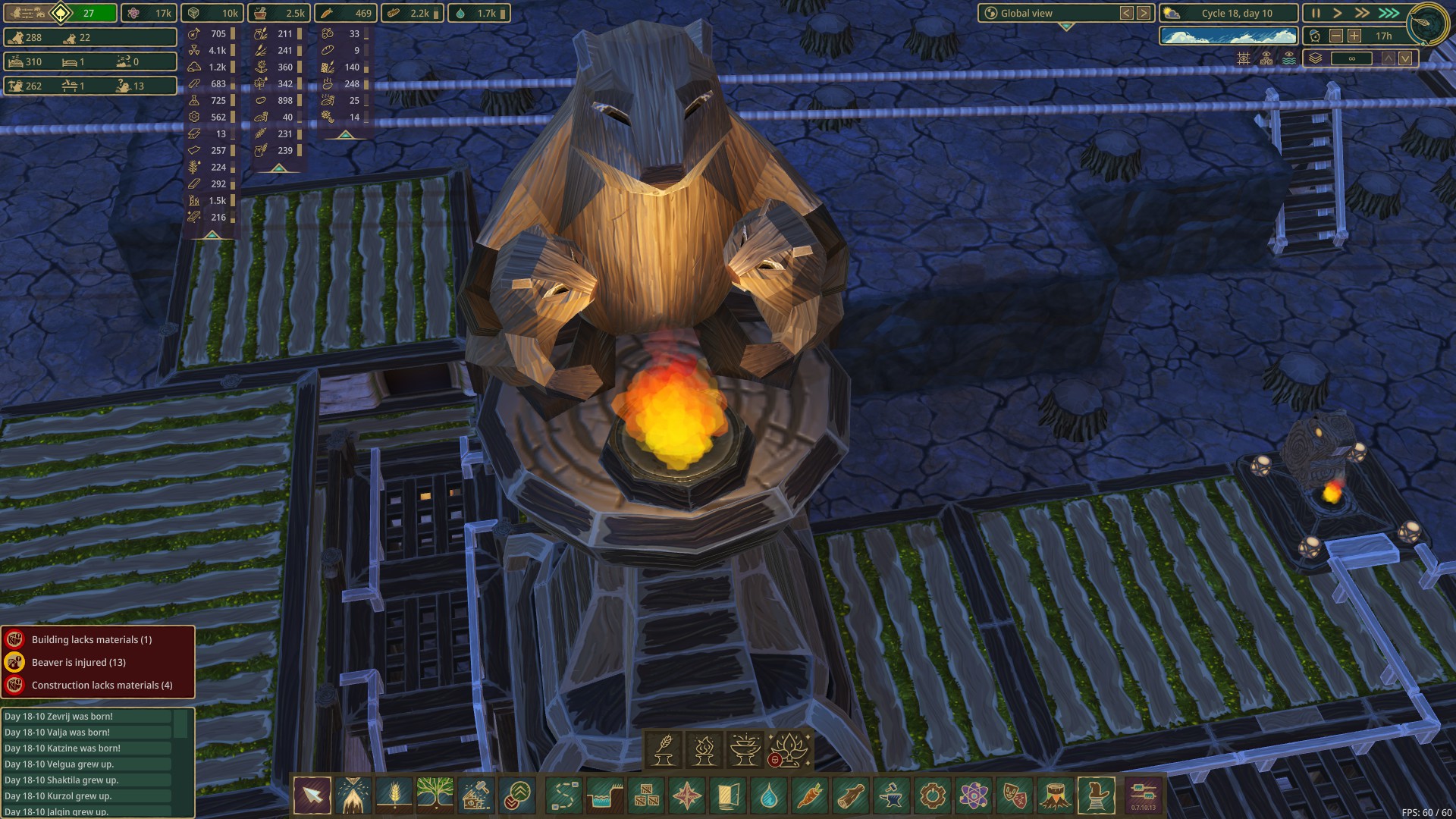
Task: Open the carrot food buildings category
Action: point(809,795)
